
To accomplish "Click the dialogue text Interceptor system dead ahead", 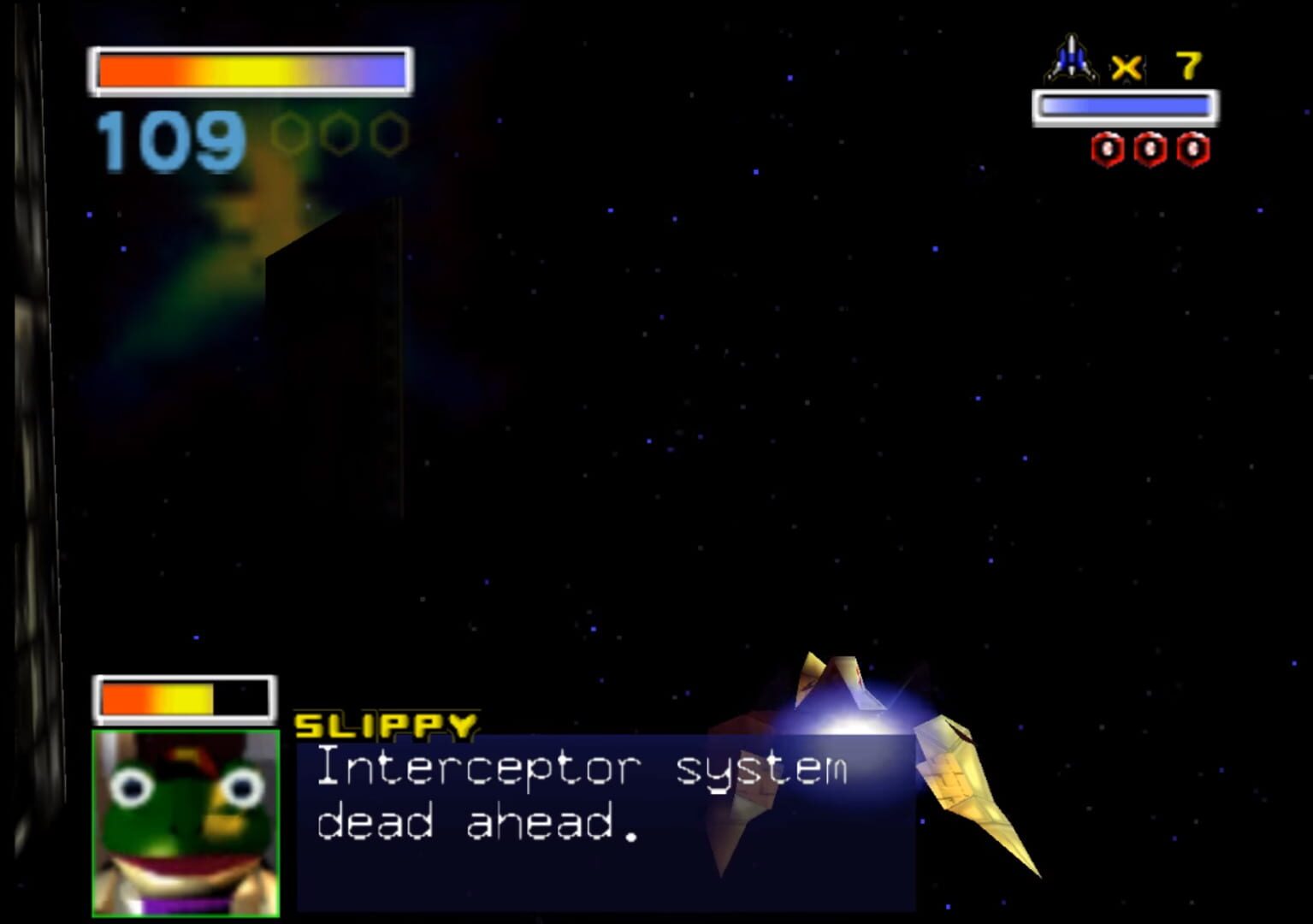I will (582, 796).
